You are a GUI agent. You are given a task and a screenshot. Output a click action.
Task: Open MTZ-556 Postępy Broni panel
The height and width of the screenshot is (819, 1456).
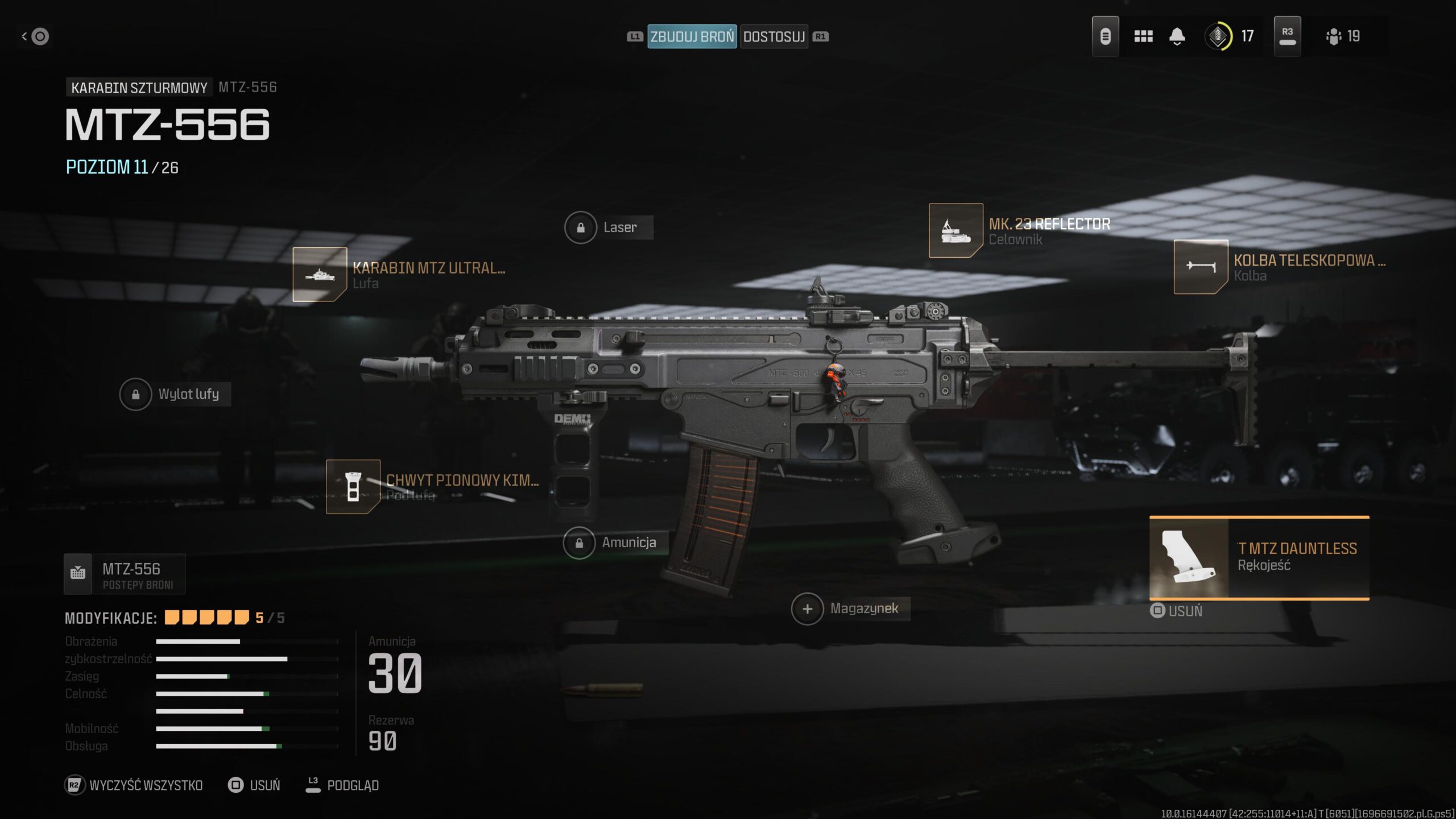tap(125, 574)
